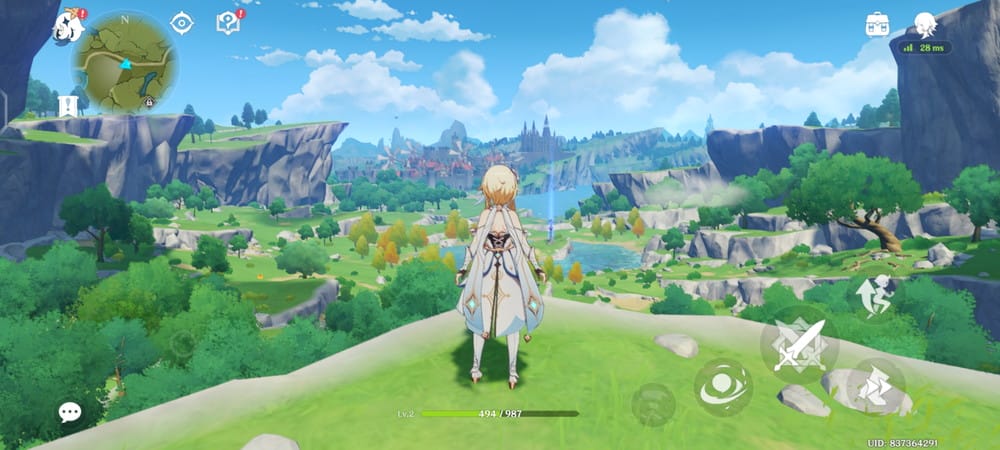This screenshot has width=1000, height=450.
Task: Open the backpack inventory
Action: pyautogui.click(x=877, y=25)
